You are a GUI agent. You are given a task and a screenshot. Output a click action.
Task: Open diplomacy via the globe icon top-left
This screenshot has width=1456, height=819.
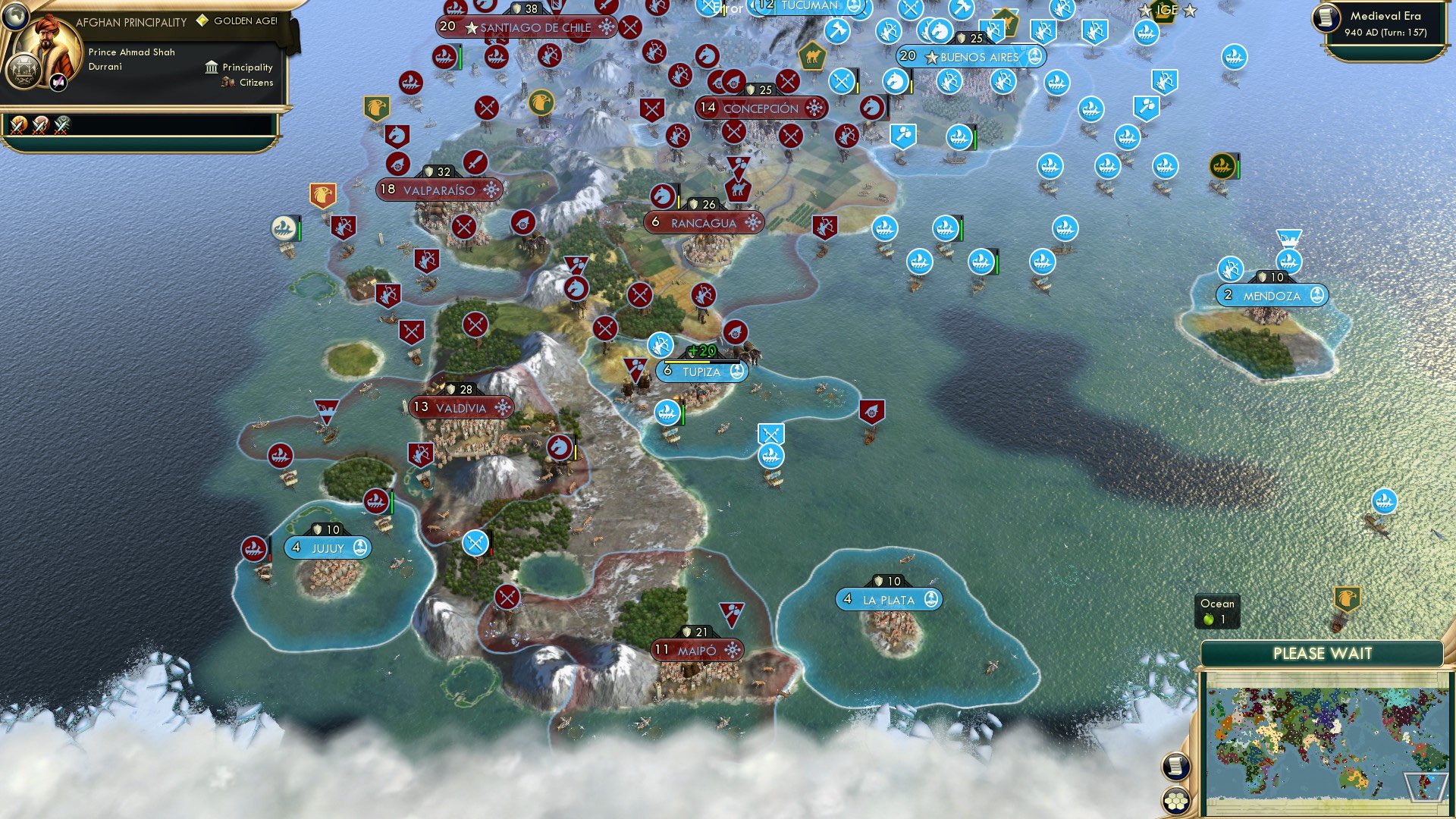point(15,17)
